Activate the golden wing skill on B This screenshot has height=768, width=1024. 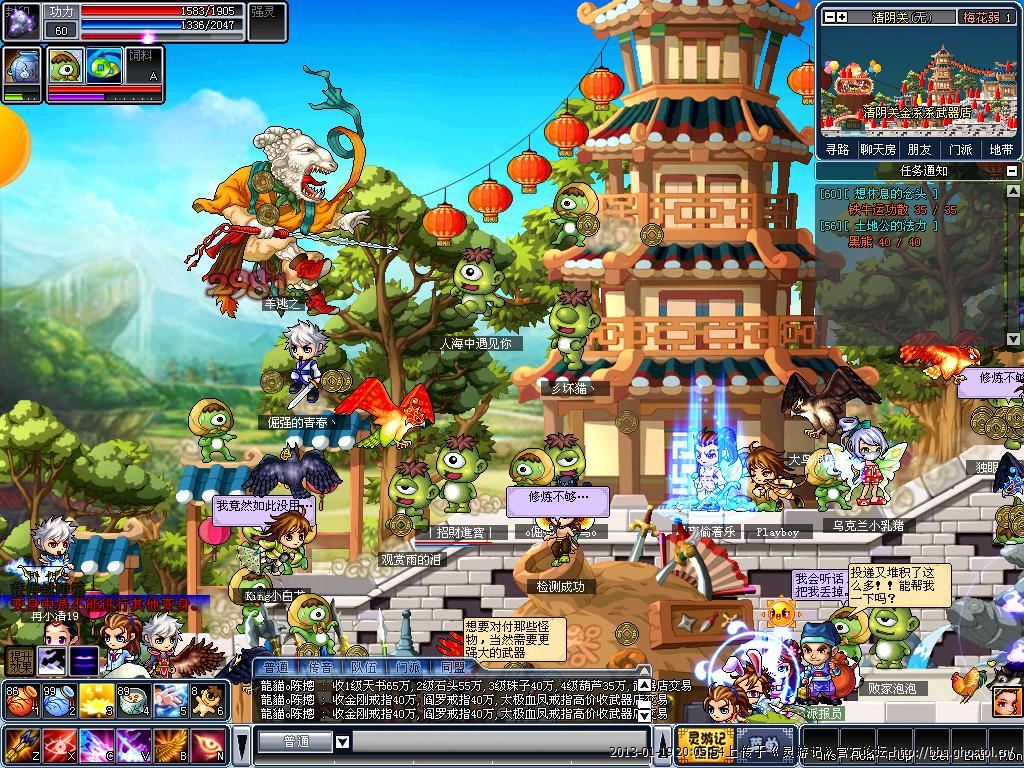click(x=170, y=745)
